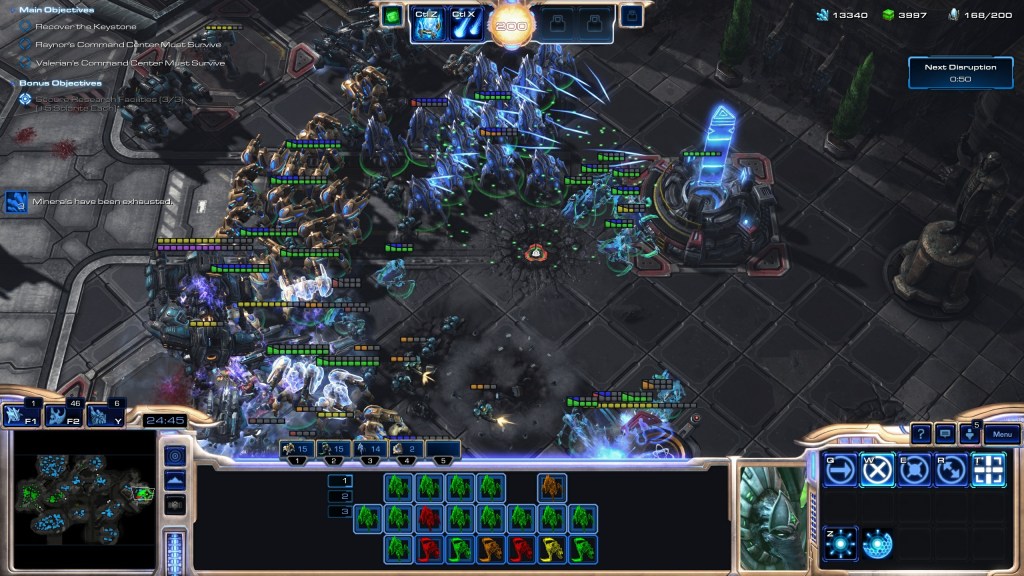Activate the Attack crosshair command
This screenshot has height=576, width=1024.
pyautogui.click(x=988, y=469)
